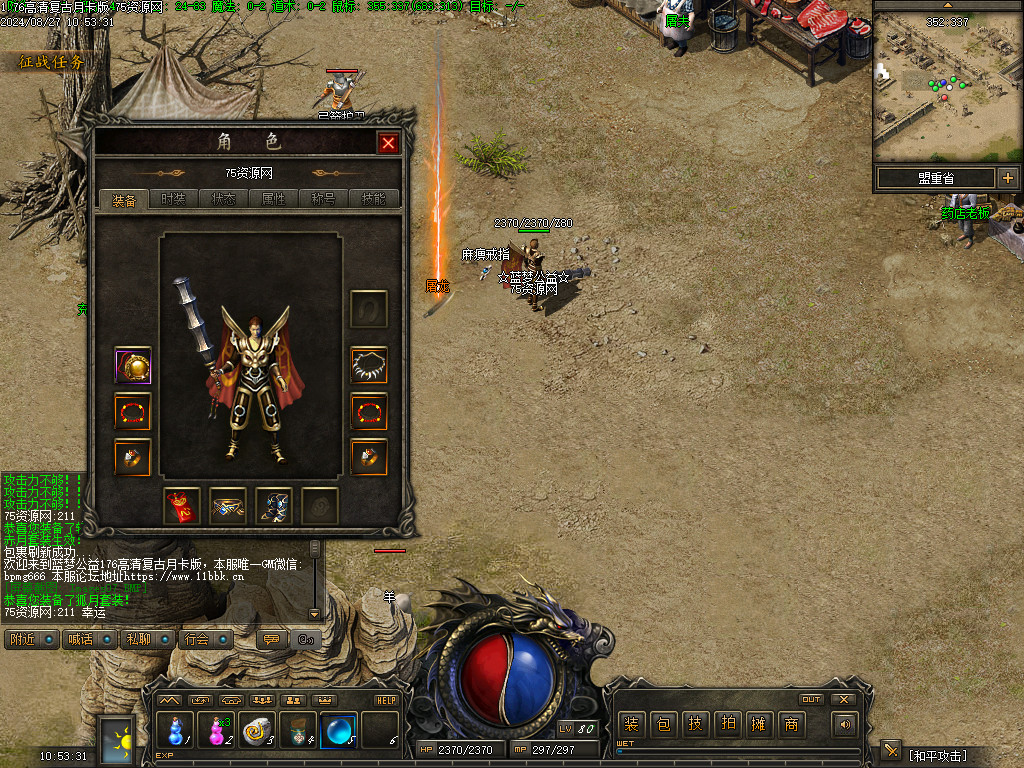The height and width of the screenshot is (768, 1024).
Task: Switch to the 技能 (skills) tab
Action: coord(374,199)
